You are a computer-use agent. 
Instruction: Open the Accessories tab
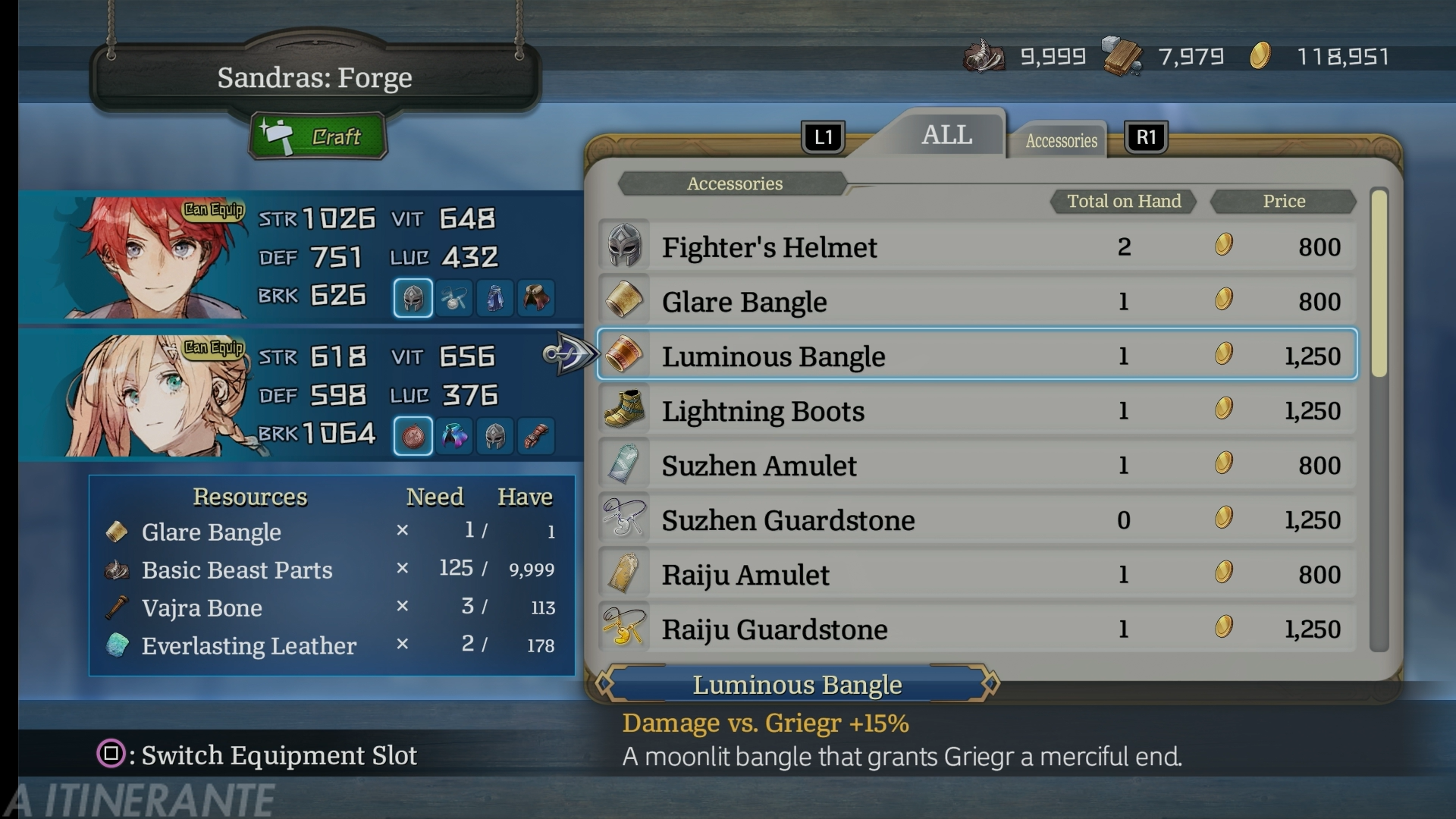coord(1061,141)
